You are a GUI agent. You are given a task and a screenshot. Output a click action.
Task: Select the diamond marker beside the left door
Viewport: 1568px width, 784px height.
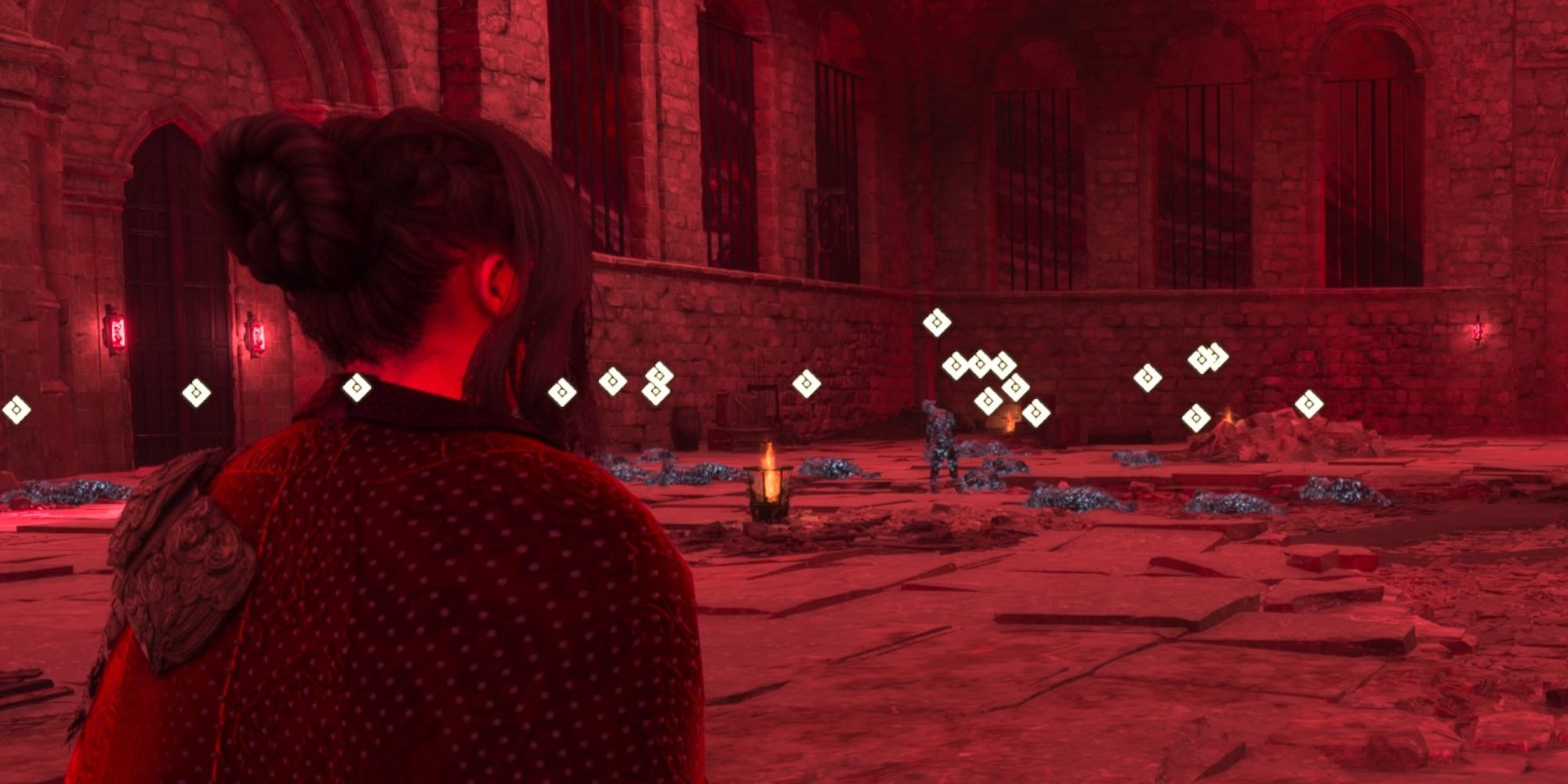pyautogui.click(x=196, y=391)
